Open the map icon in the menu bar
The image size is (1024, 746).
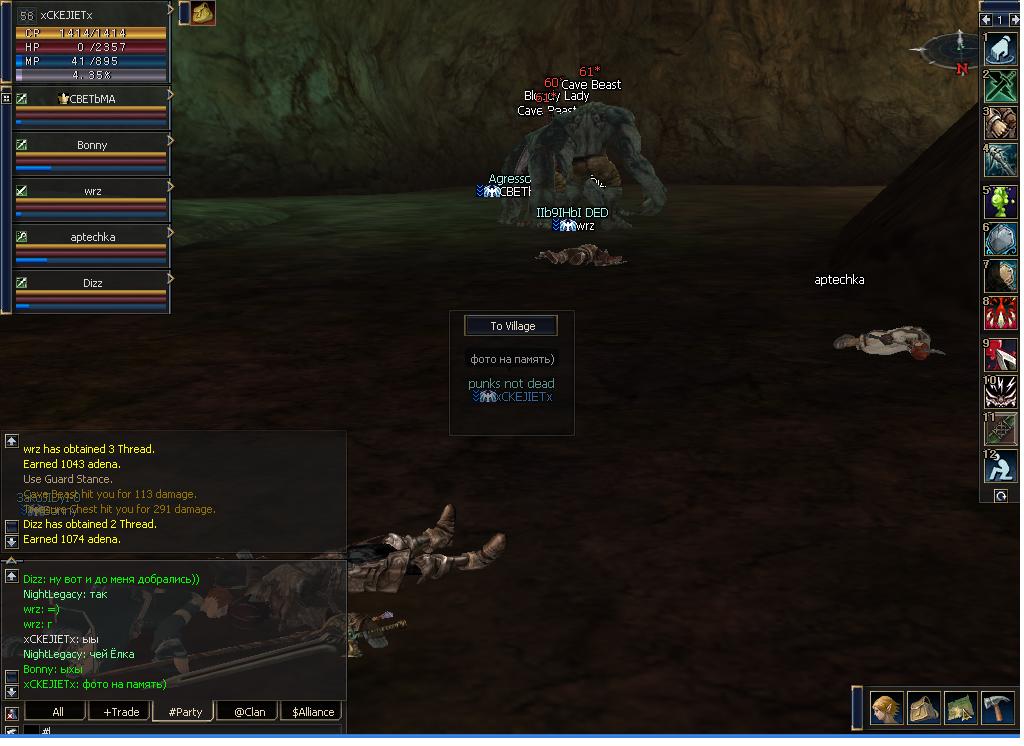(960, 708)
